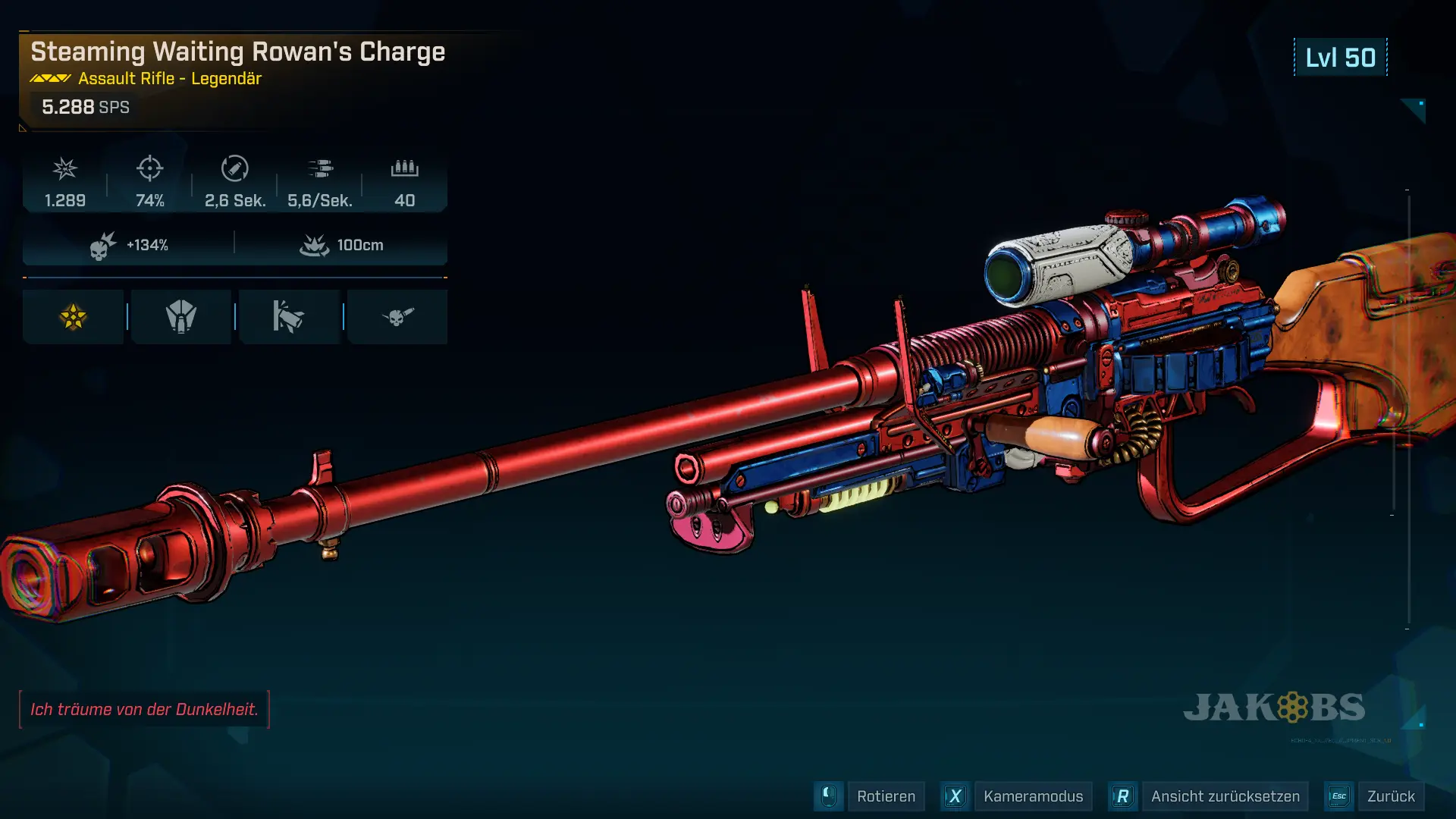1456x819 pixels.
Task: Click the Rotieren label
Action: coord(886,796)
